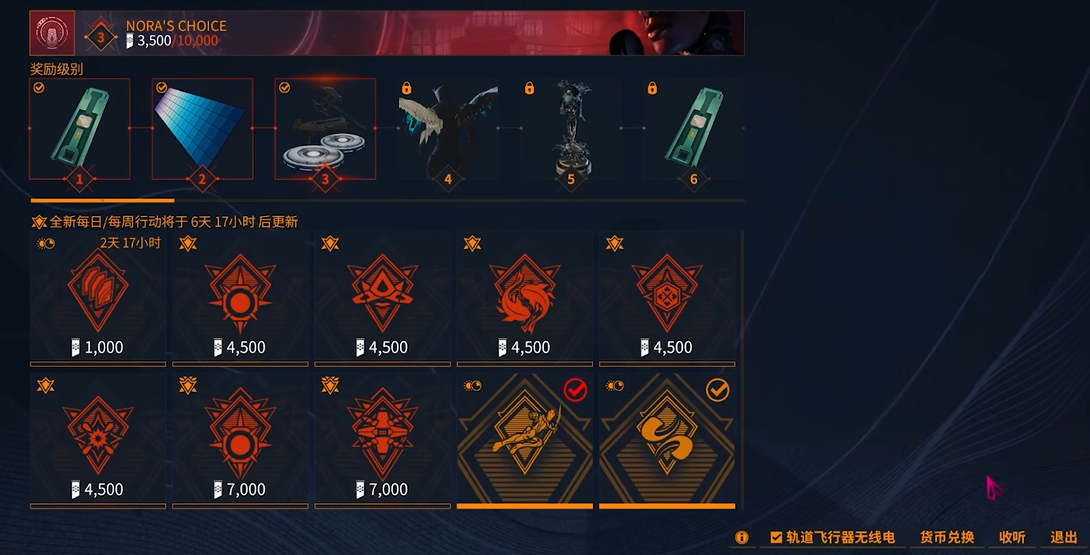This screenshot has height=555, width=1090.
Task: Open 货币兑换 currency exchange
Action: click(946, 538)
